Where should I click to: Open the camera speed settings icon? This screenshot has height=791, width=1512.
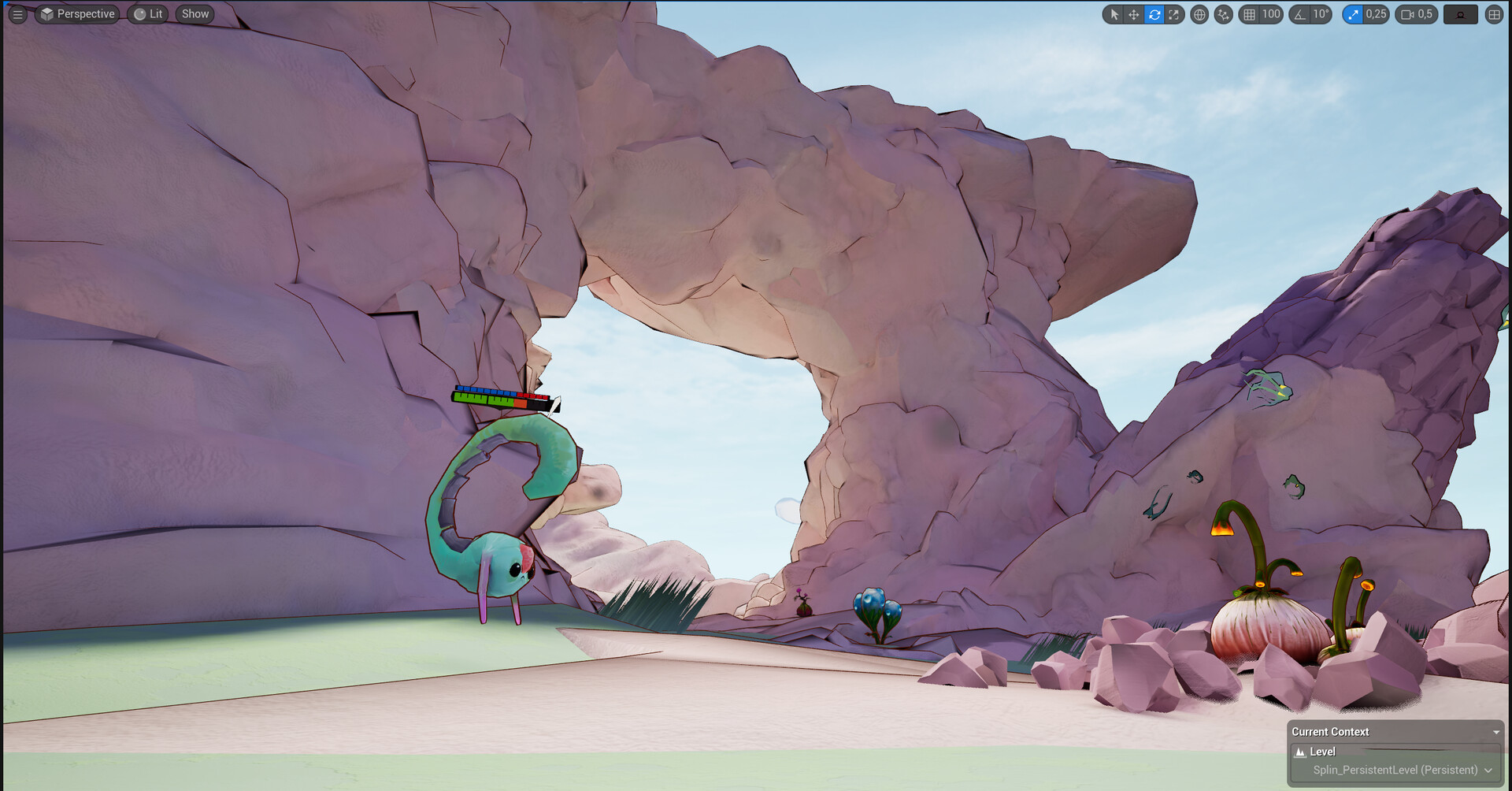pyautogui.click(x=1408, y=14)
